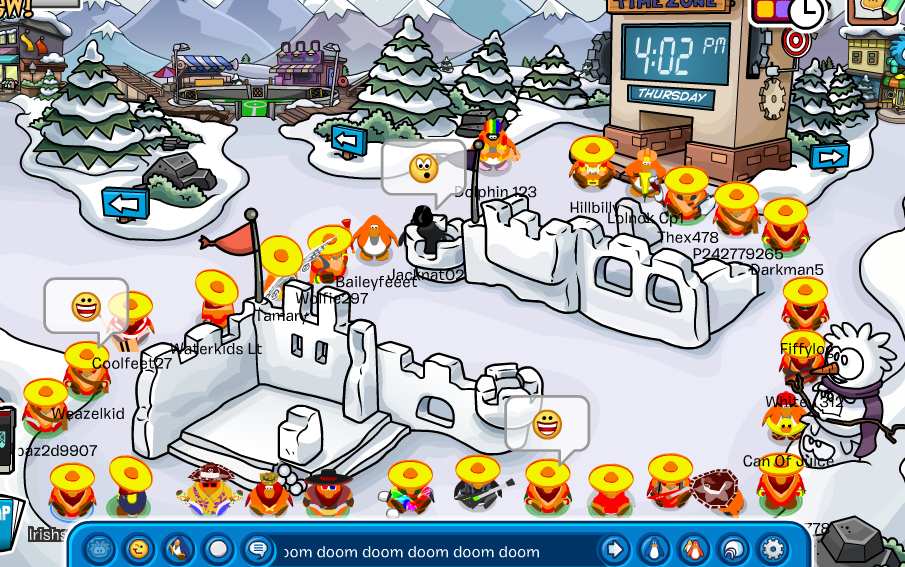Select the throw snowball button
The image size is (905, 567).
tap(219, 549)
